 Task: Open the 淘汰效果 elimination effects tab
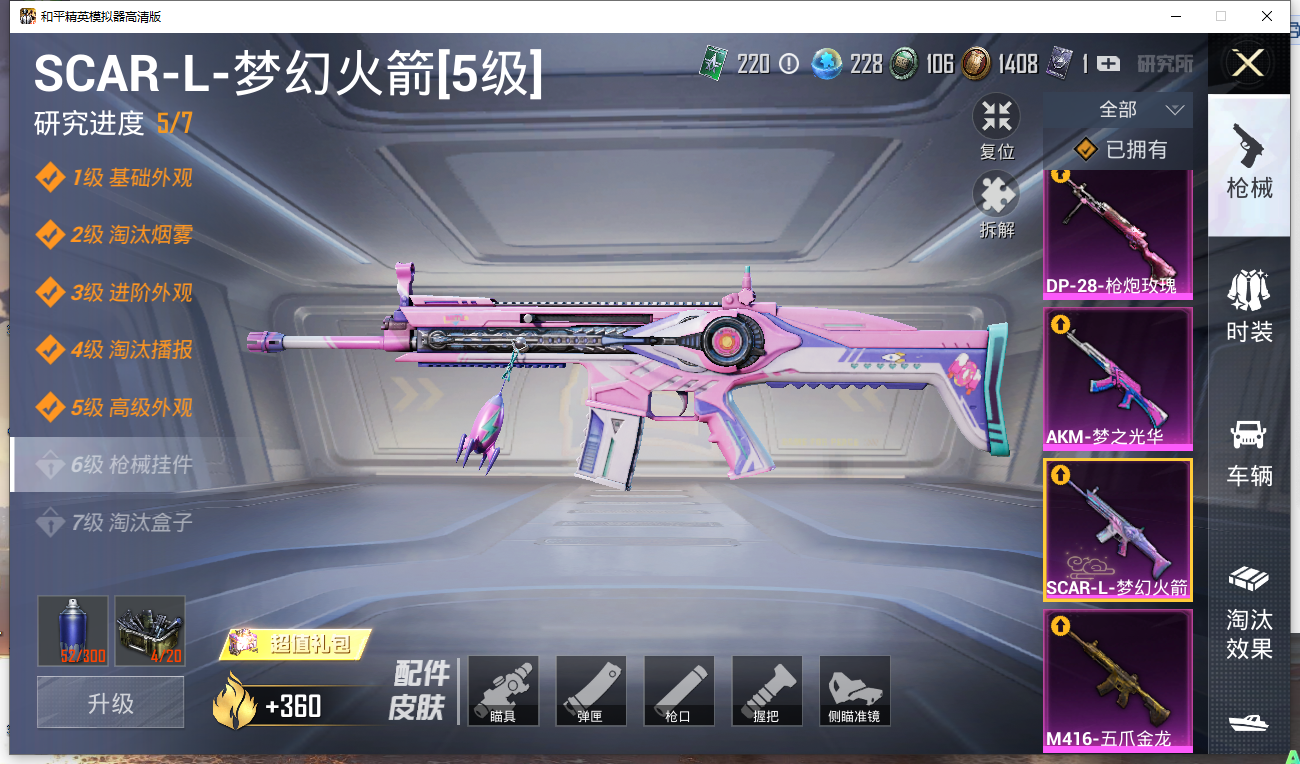click(1249, 612)
